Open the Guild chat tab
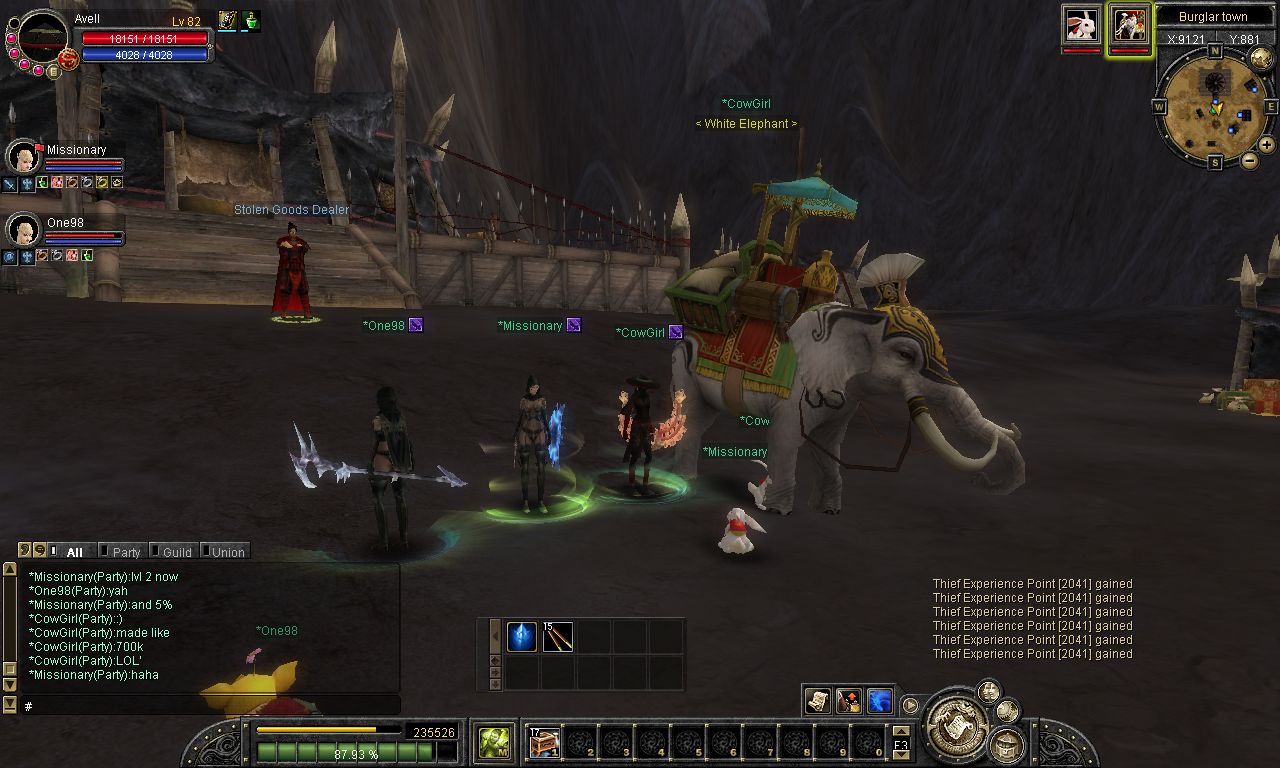The image size is (1280, 768). pyautogui.click(x=176, y=552)
